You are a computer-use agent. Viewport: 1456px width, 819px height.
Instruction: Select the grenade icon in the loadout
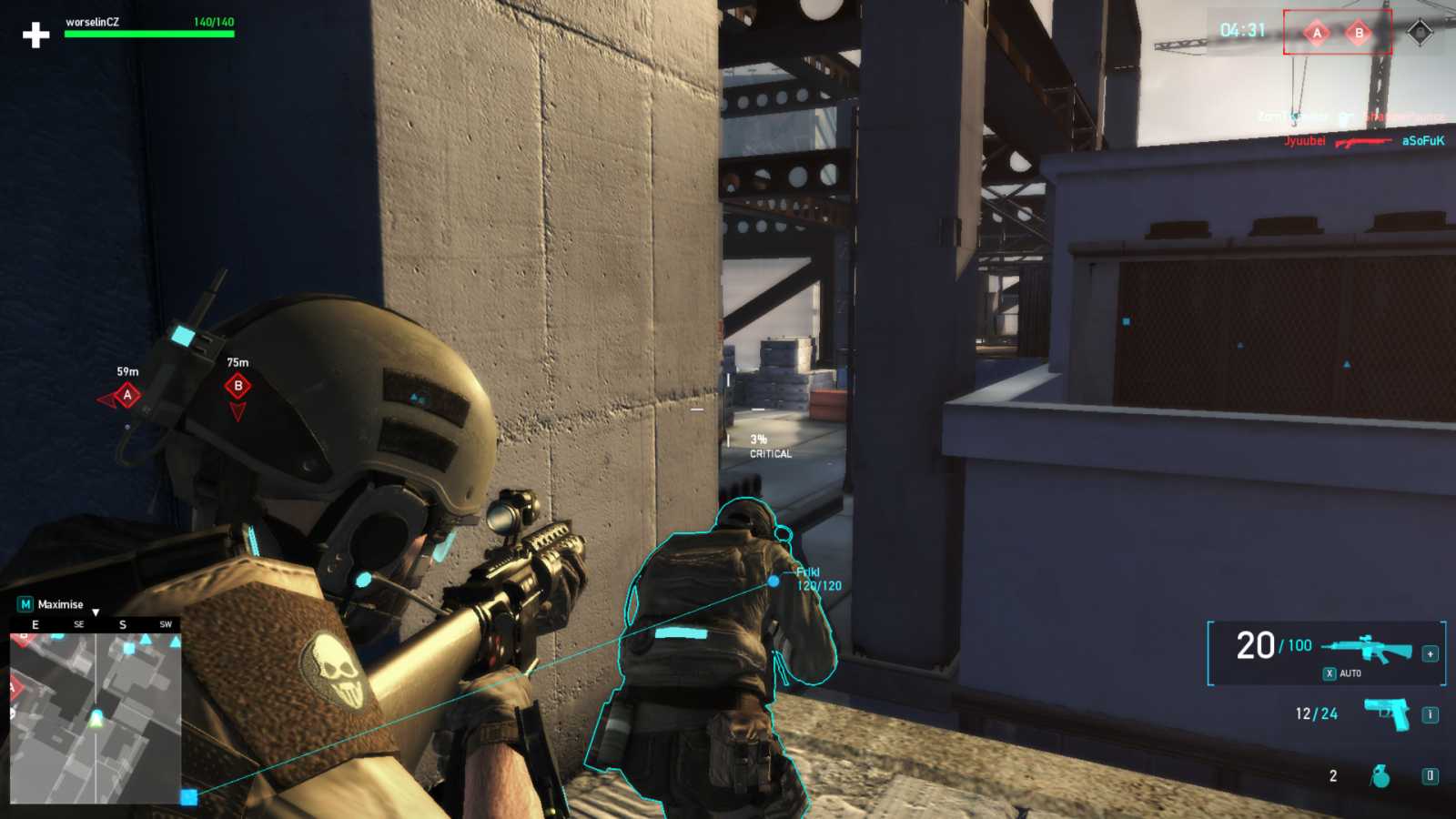tap(1382, 774)
